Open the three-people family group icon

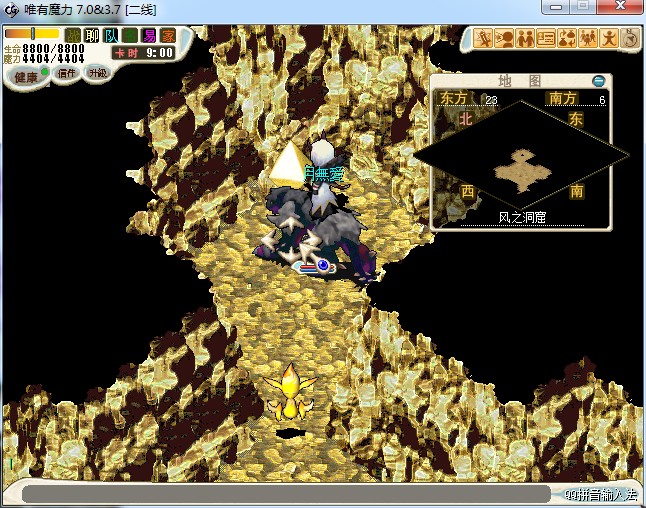pos(588,39)
